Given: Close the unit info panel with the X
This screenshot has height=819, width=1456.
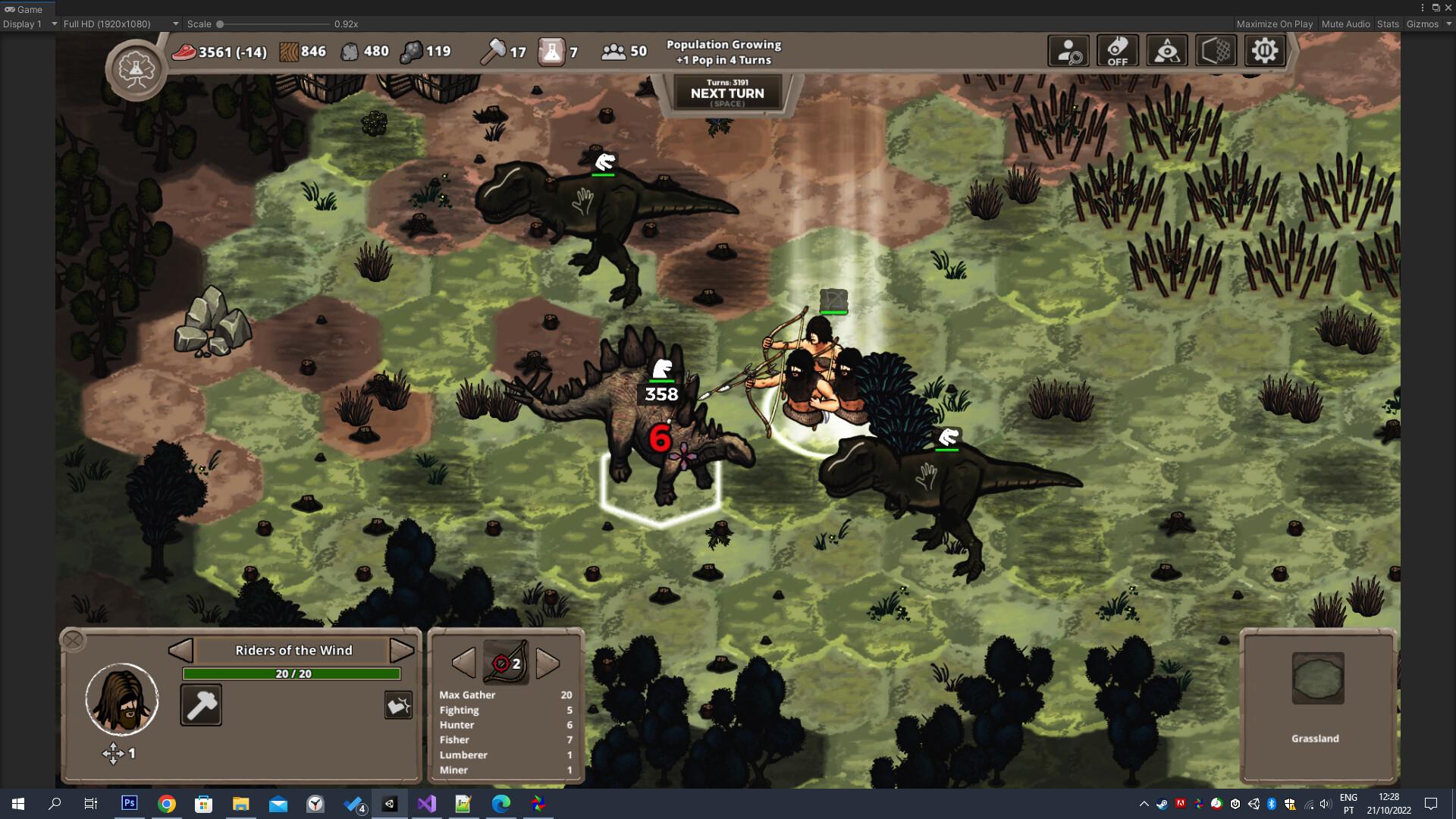Looking at the screenshot, I should 74,639.
